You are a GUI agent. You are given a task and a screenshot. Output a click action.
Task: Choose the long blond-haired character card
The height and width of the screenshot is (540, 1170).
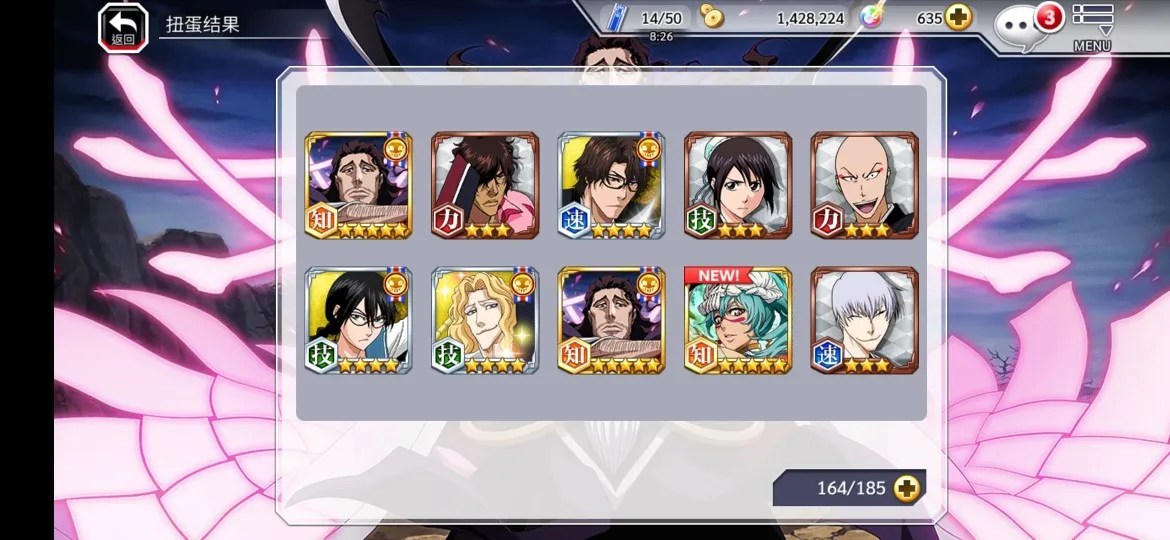(x=485, y=320)
